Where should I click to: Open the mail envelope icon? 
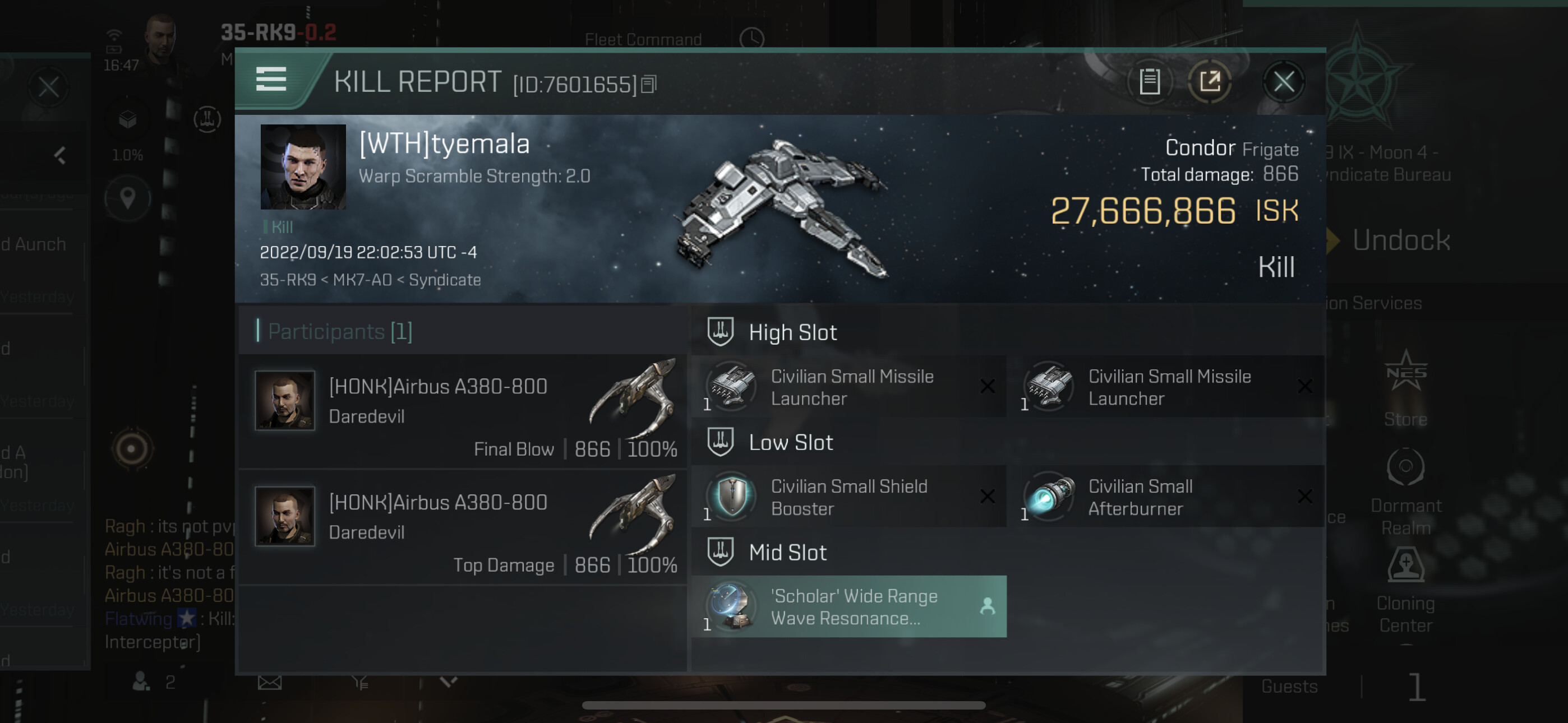pos(270,683)
